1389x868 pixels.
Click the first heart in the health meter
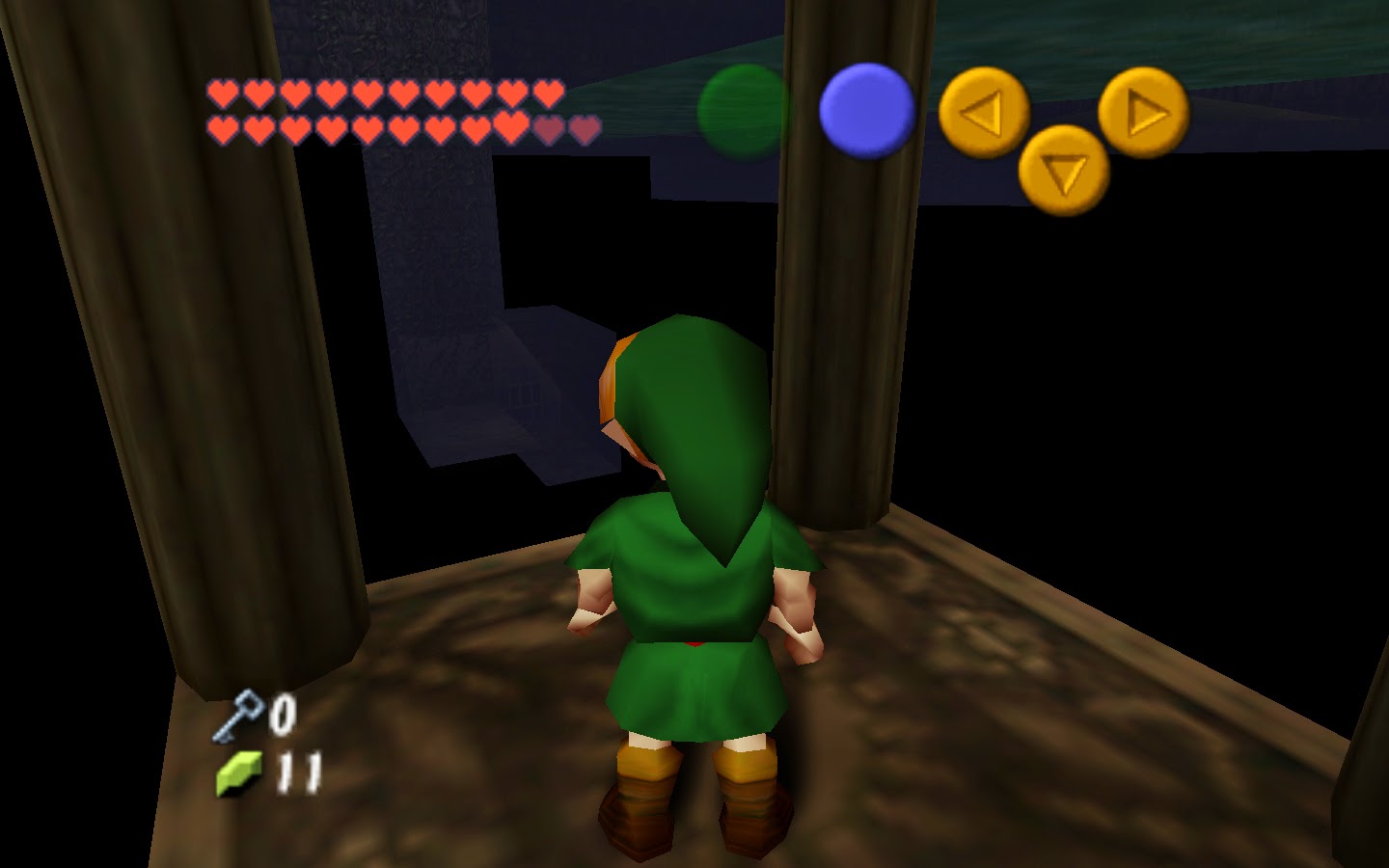coord(222,95)
